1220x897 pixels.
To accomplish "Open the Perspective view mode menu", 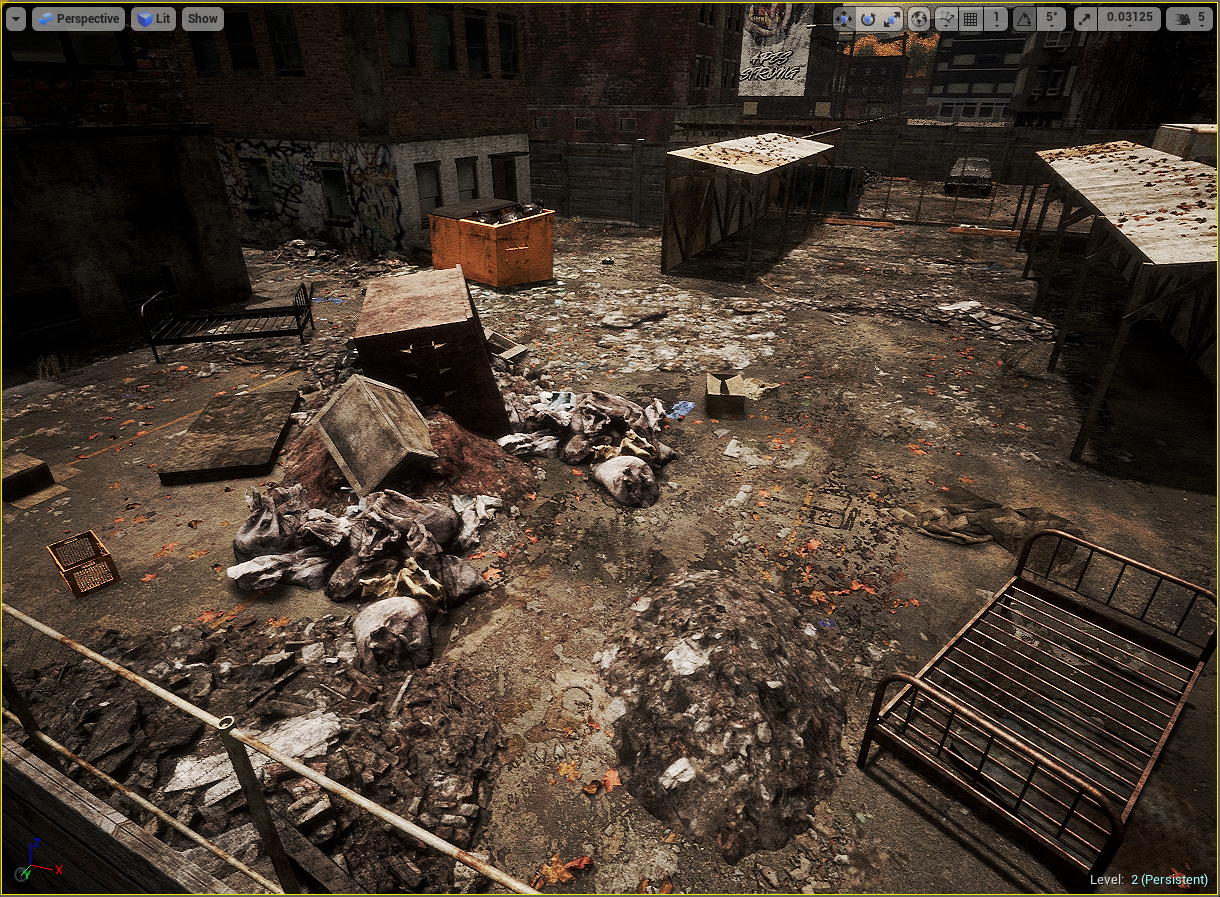I will [78, 19].
